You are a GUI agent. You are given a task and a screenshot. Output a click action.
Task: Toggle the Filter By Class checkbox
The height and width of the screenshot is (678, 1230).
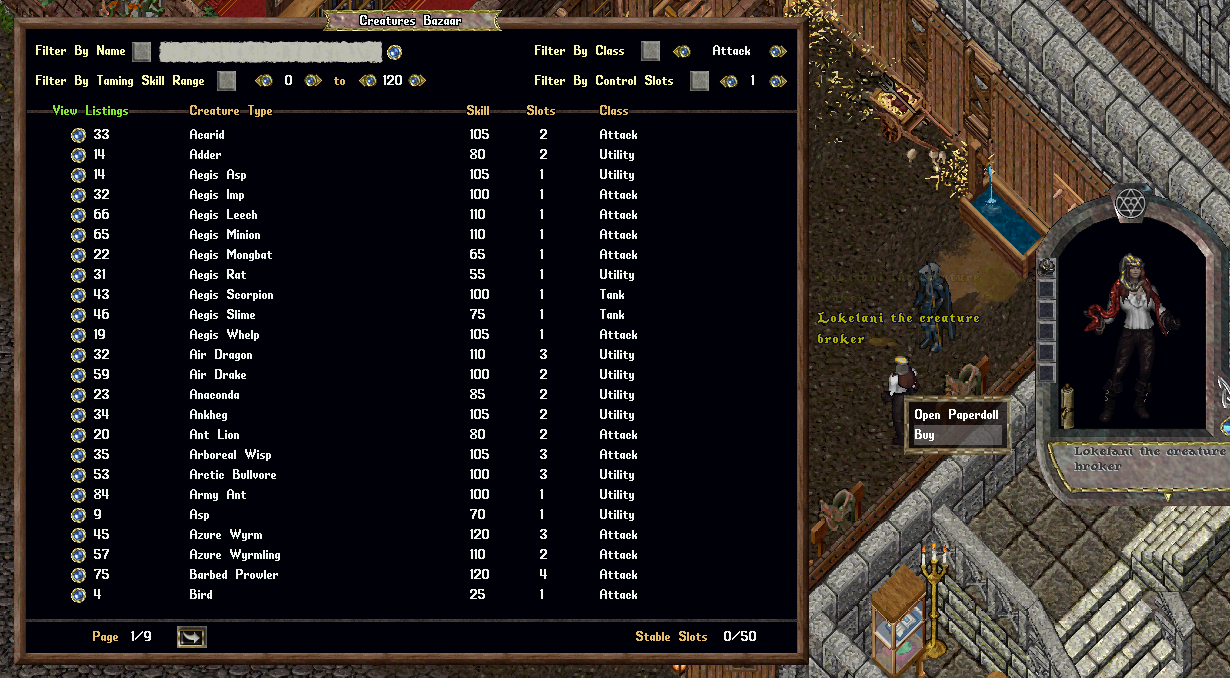pyautogui.click(x=650, y=51)
